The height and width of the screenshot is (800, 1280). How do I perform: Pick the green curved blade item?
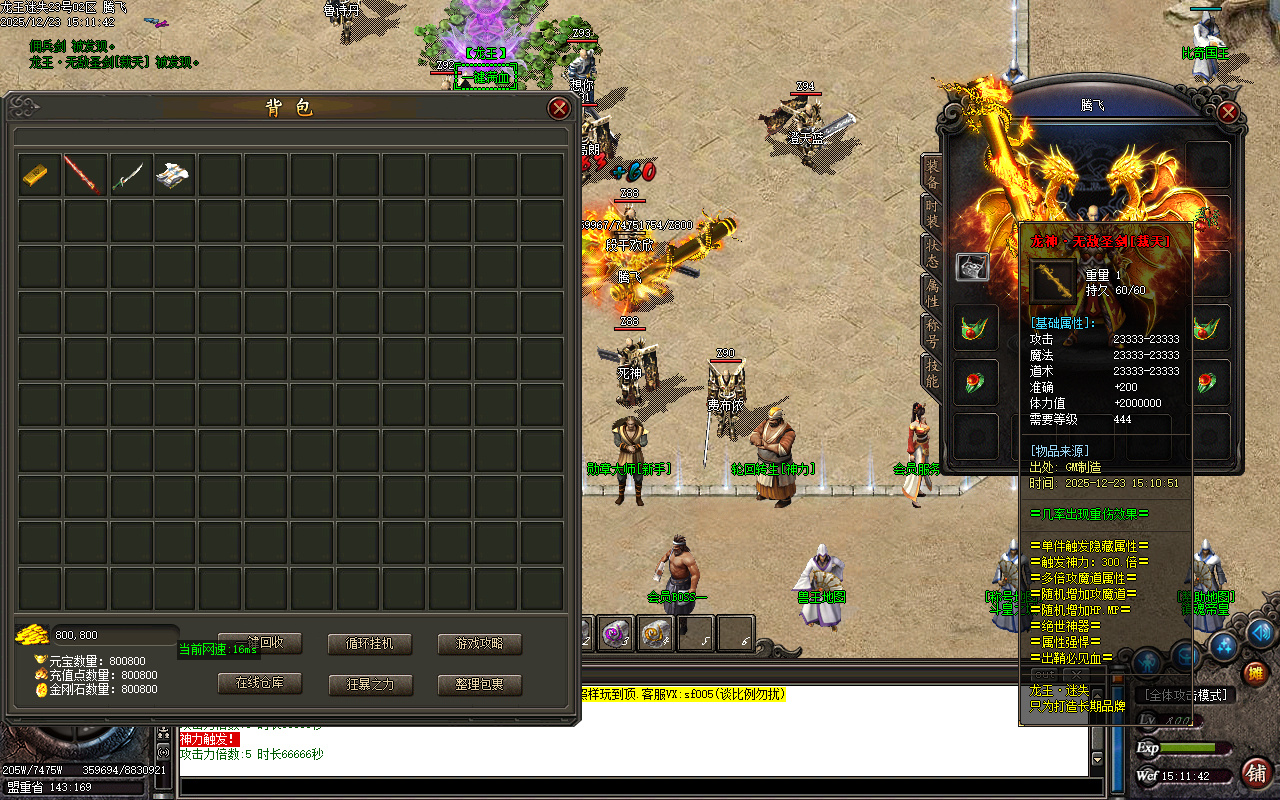132,174
